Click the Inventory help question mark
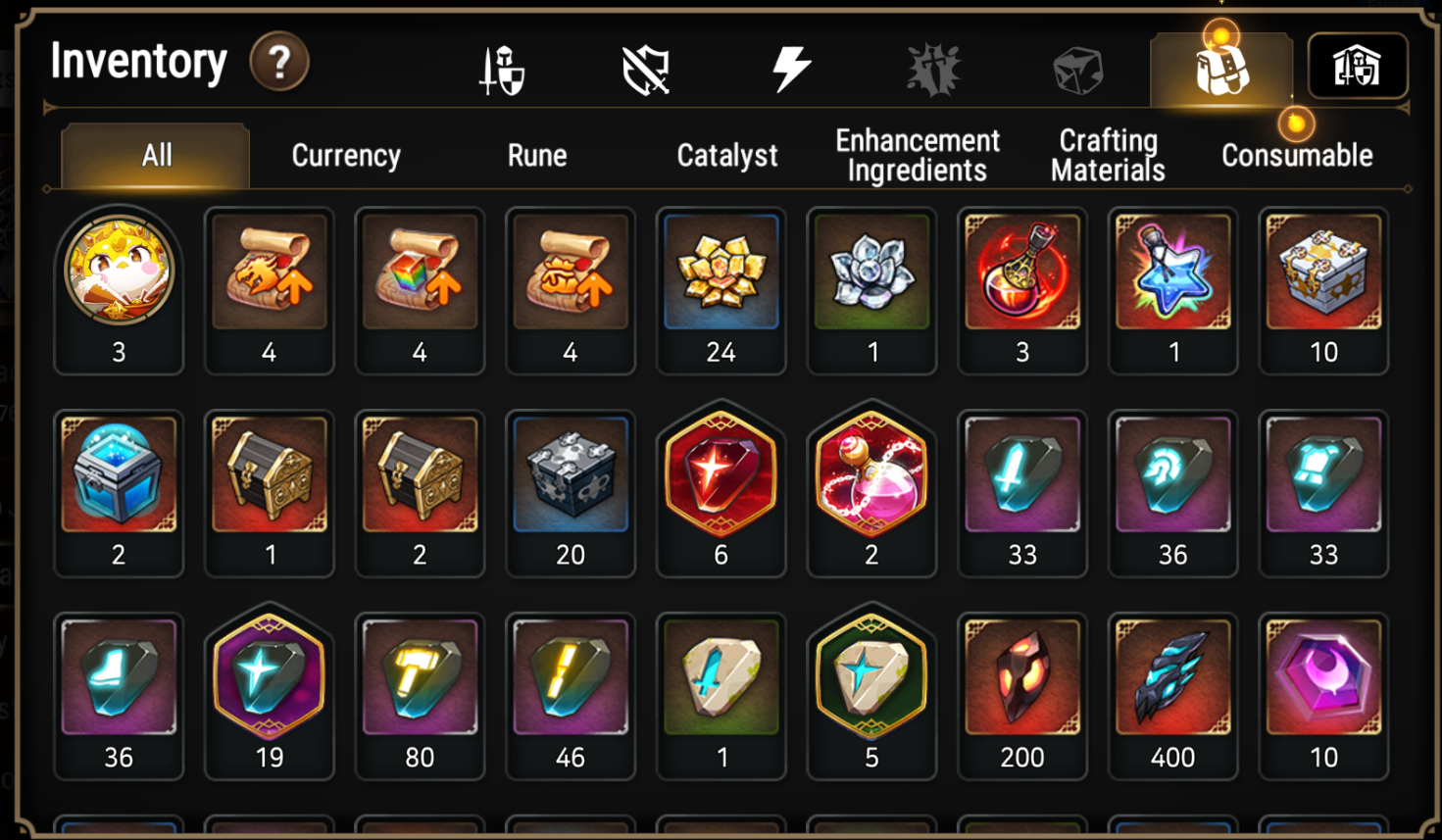Image resolution: width=1442 pixels, height=840 pixels. pyautogui.click(x=280, y=62)
